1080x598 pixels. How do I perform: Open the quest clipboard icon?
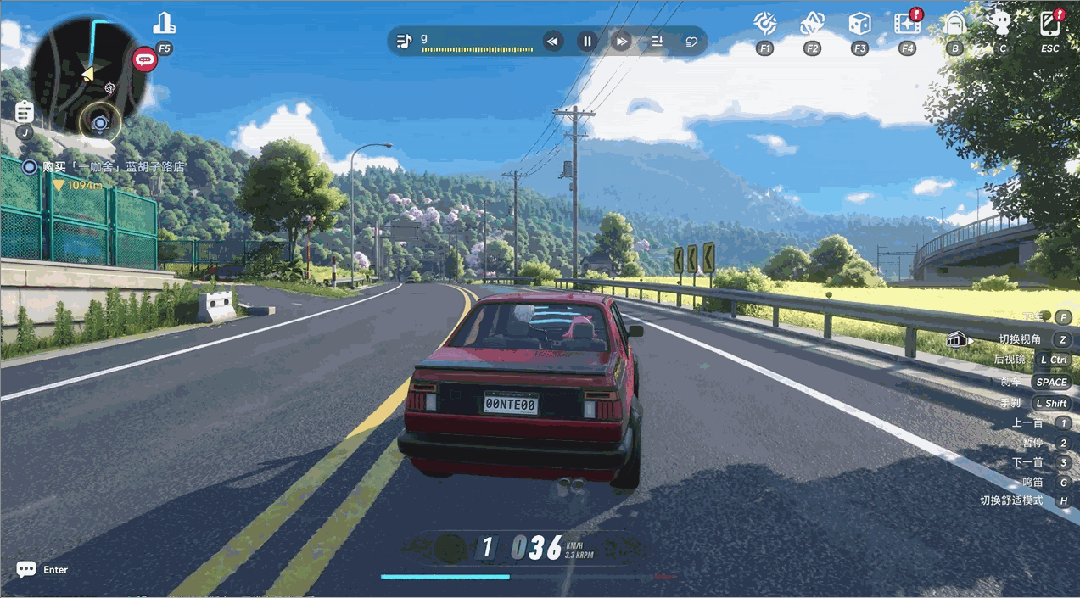pyautogui.click(x=24, y=111)
